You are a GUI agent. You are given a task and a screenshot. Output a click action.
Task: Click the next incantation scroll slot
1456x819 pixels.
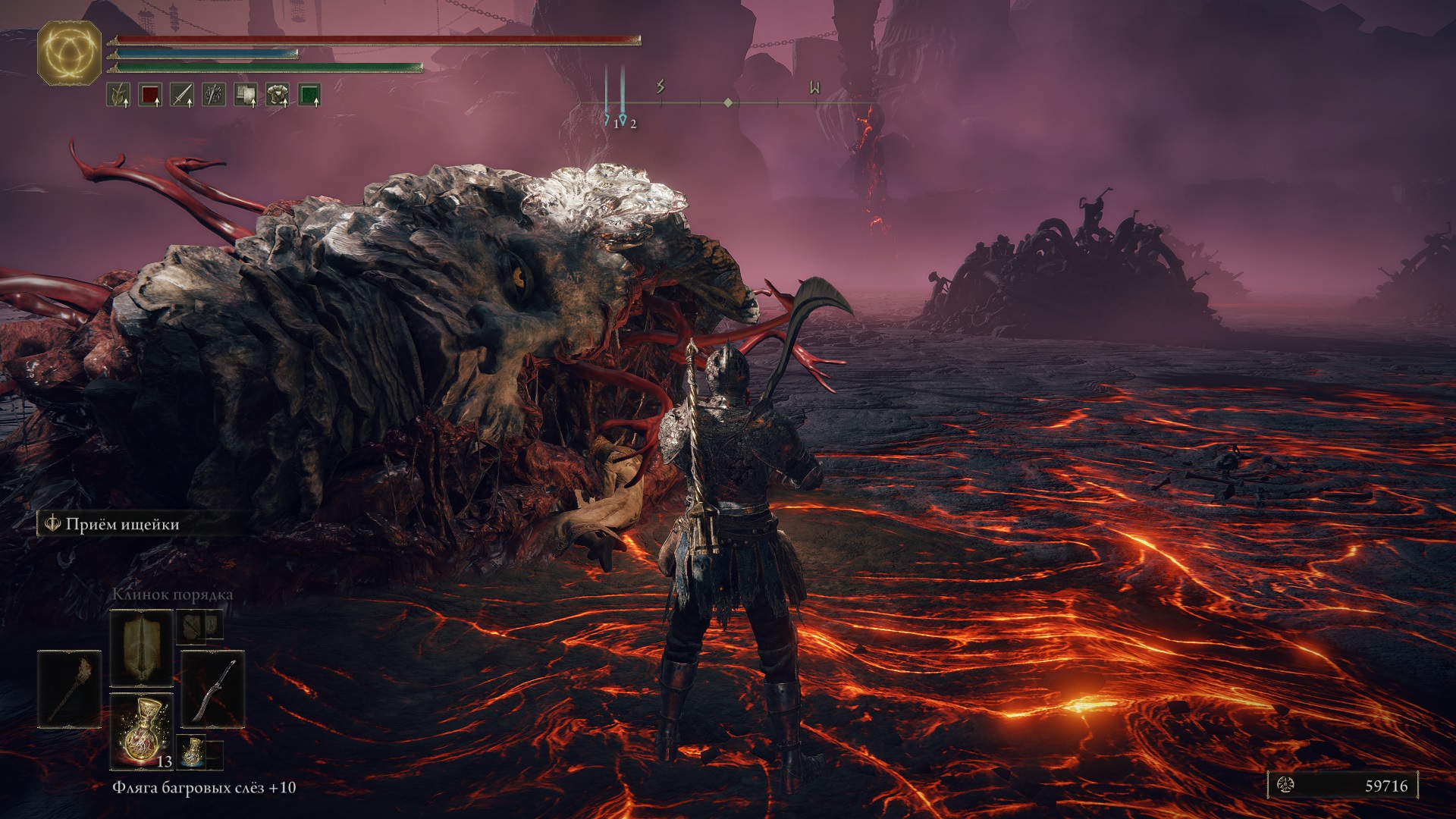tap(199, 626)
